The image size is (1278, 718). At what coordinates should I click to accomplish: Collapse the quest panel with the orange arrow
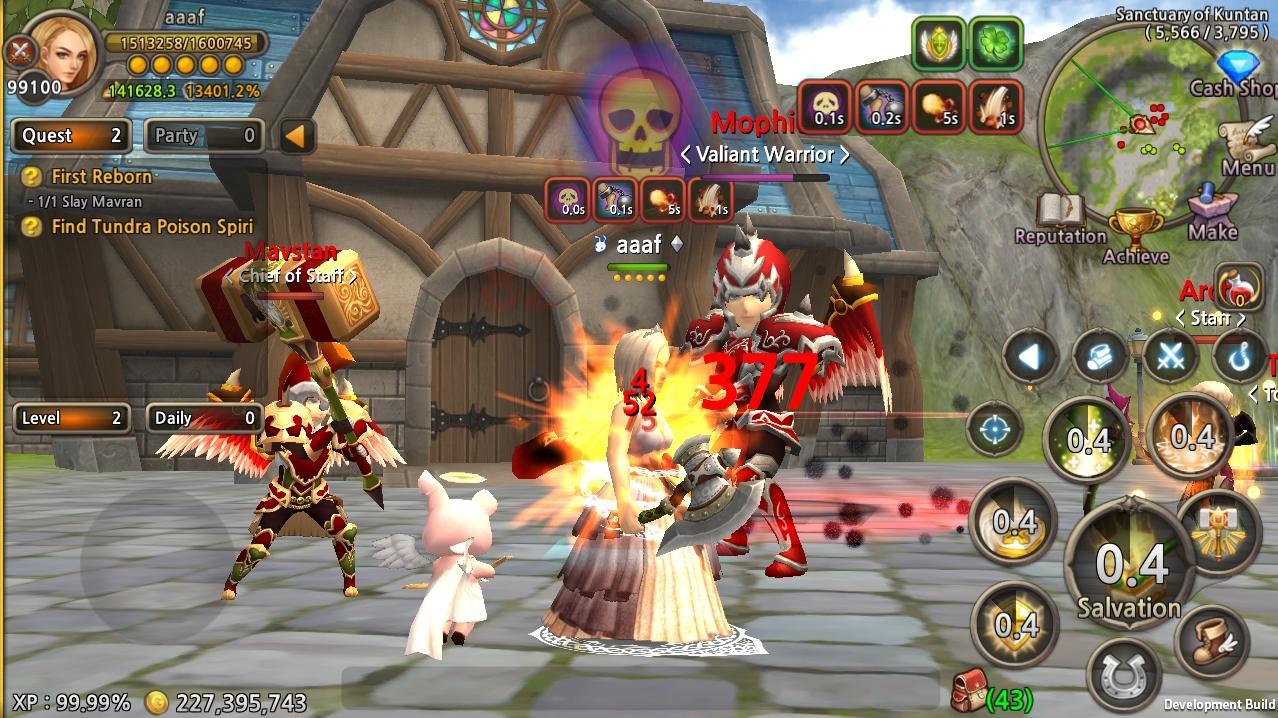point(296,136)
